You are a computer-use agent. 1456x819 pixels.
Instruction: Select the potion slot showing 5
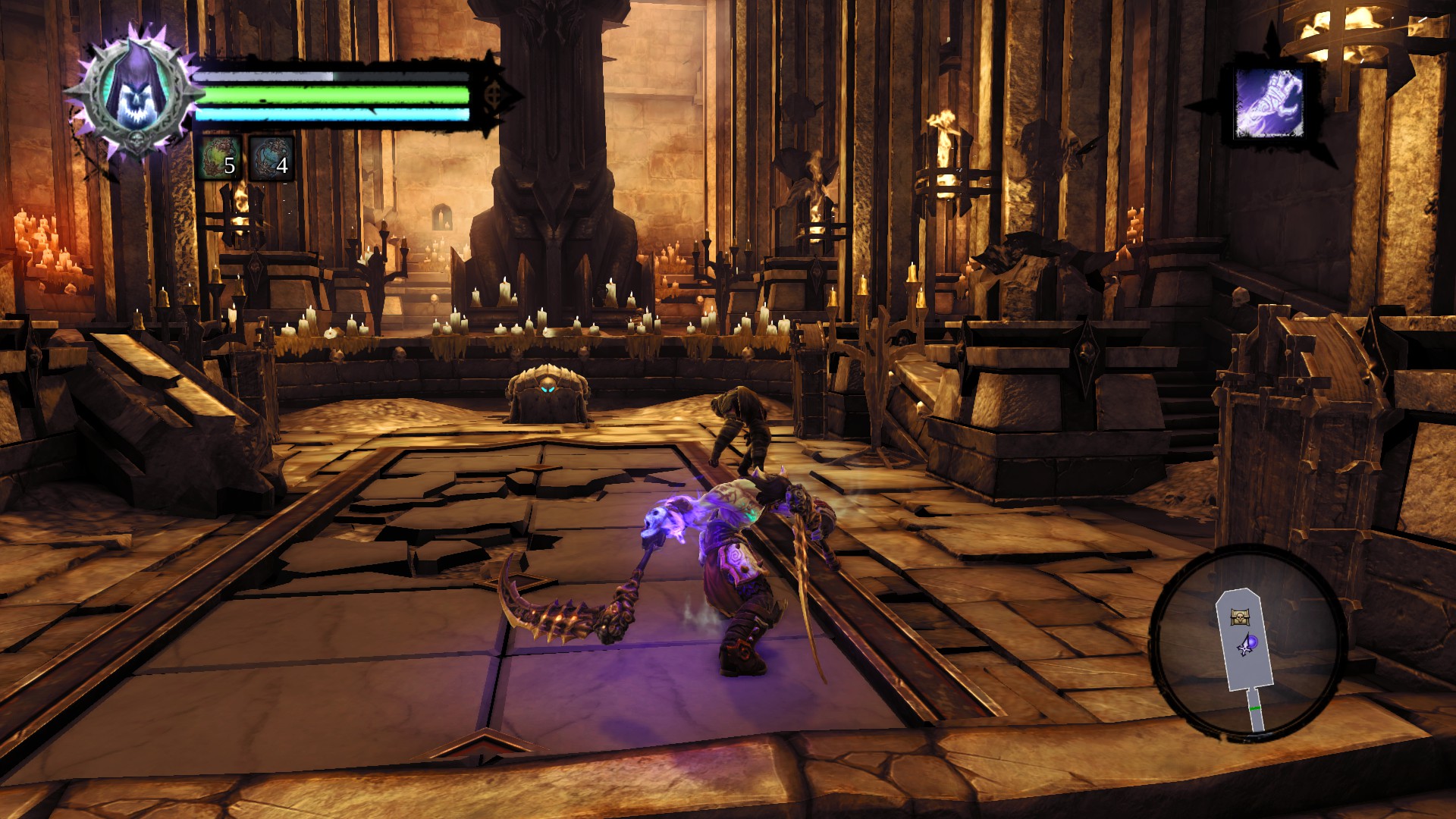click(x=220, y=158)
